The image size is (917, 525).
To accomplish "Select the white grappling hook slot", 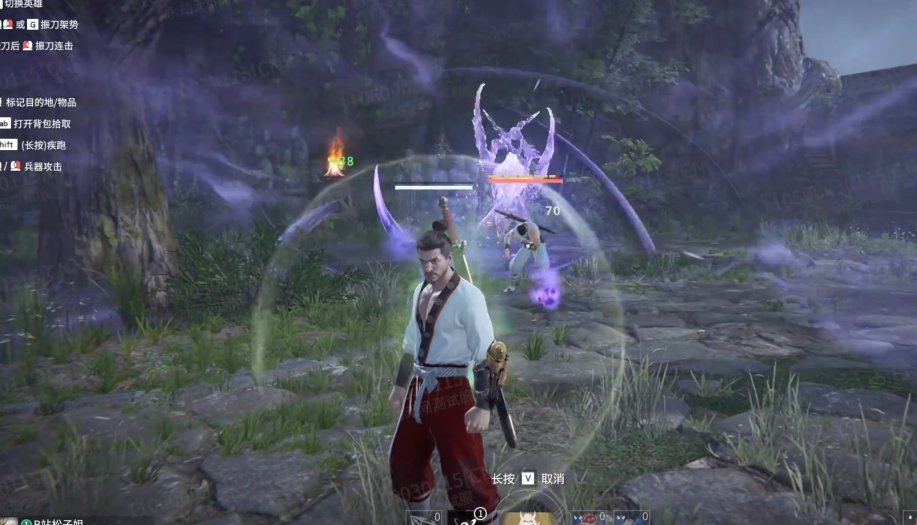I will click(424, 518).
